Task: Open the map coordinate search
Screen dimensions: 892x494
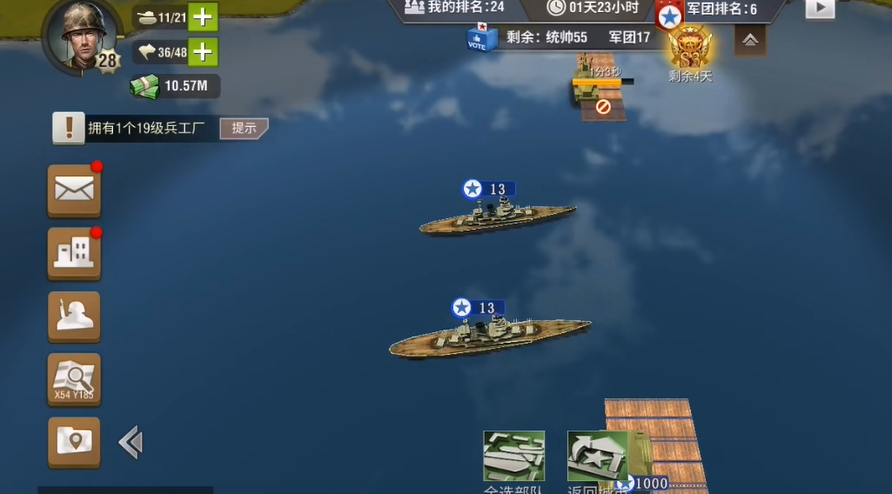Action: pos(74,379)
